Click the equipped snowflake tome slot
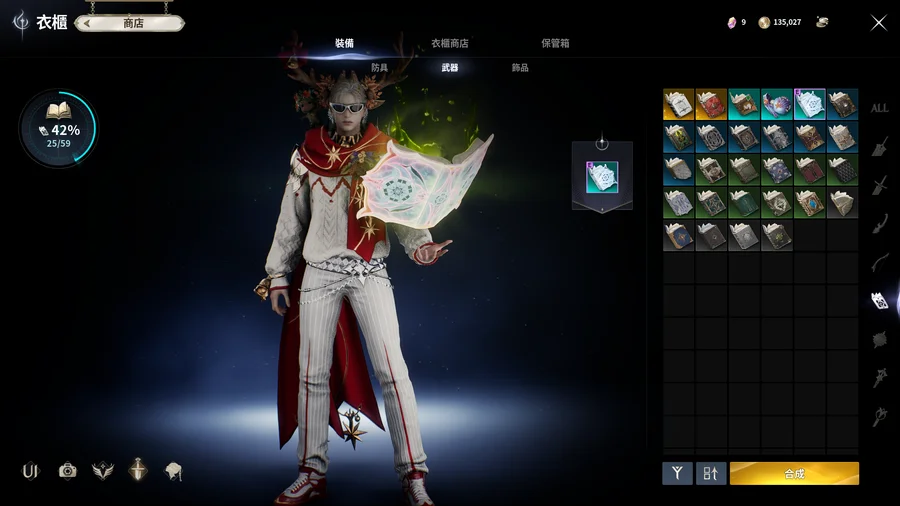The width and height of the screenshot is (900, 506). pos(602,177)
